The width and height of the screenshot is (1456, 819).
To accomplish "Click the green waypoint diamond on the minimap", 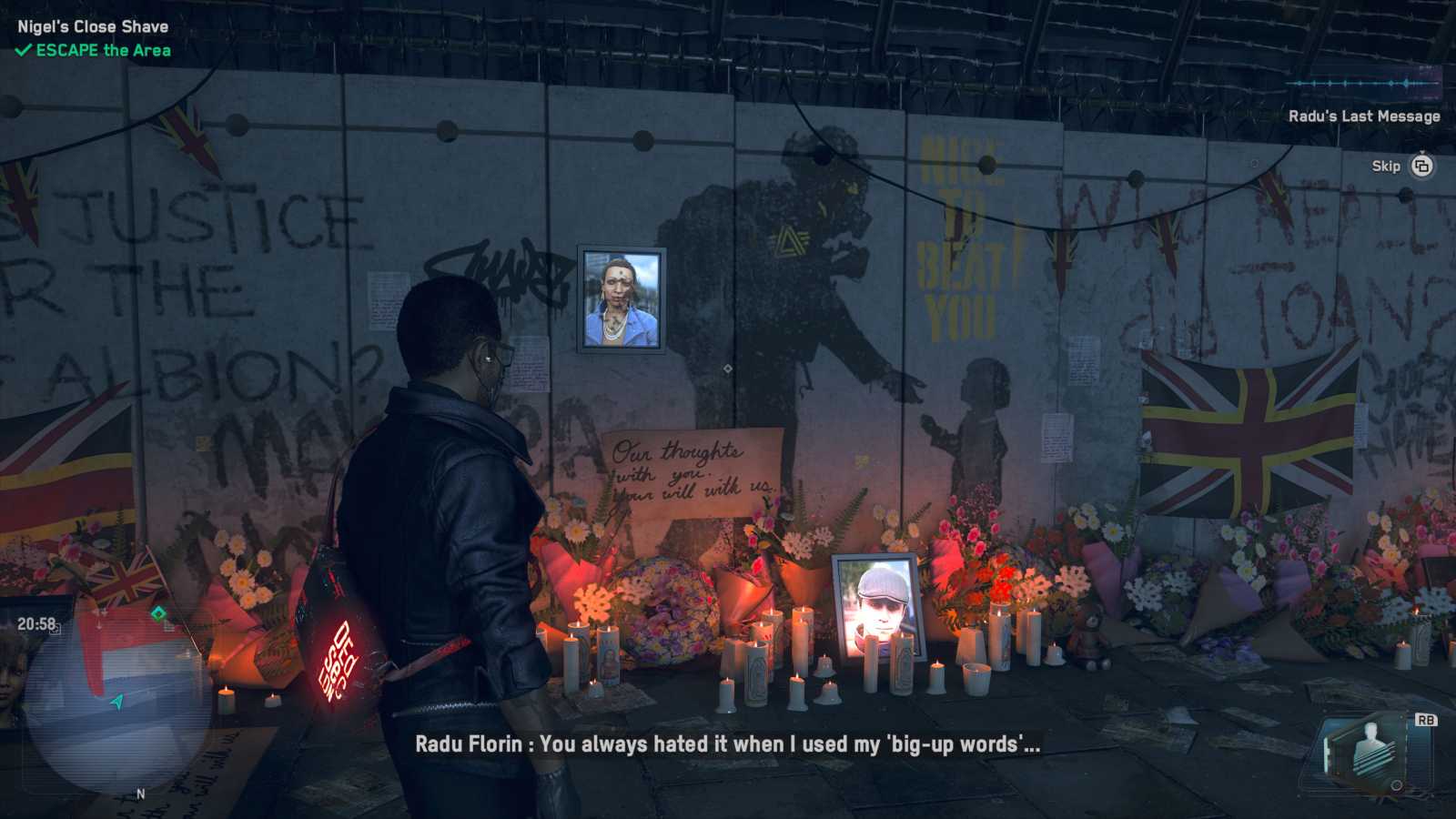I will (157, 612).
